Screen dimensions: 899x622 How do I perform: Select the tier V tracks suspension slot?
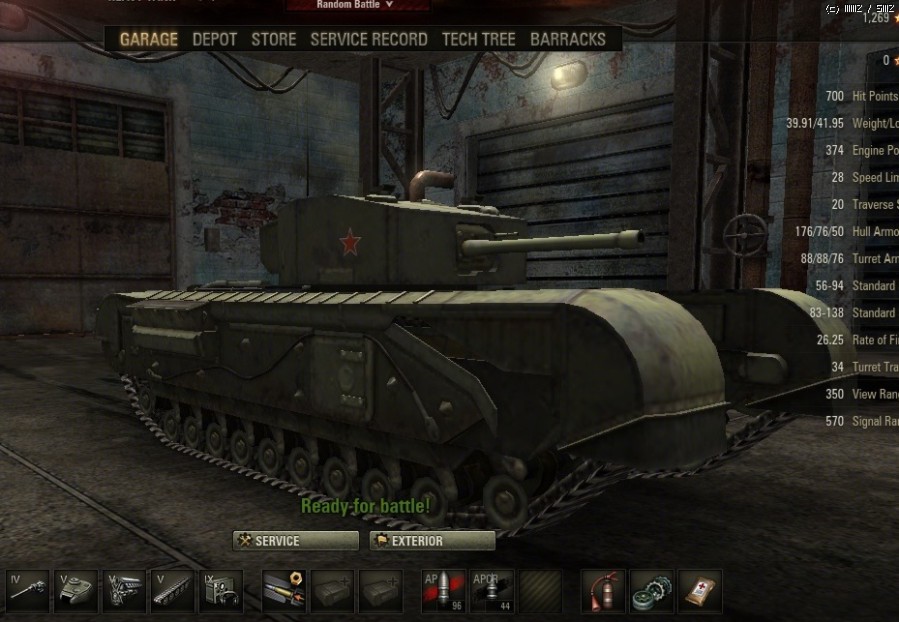173,591
